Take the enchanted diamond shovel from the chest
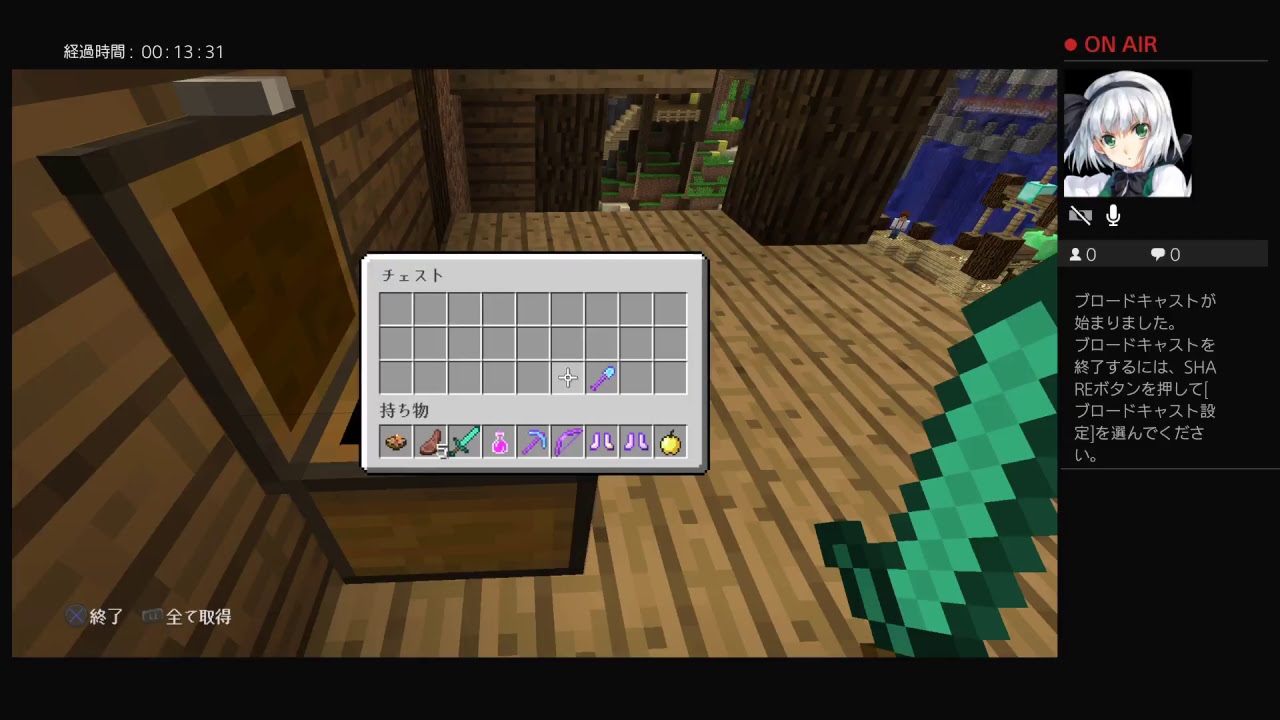1280x720 pixels. click(601, 377)
